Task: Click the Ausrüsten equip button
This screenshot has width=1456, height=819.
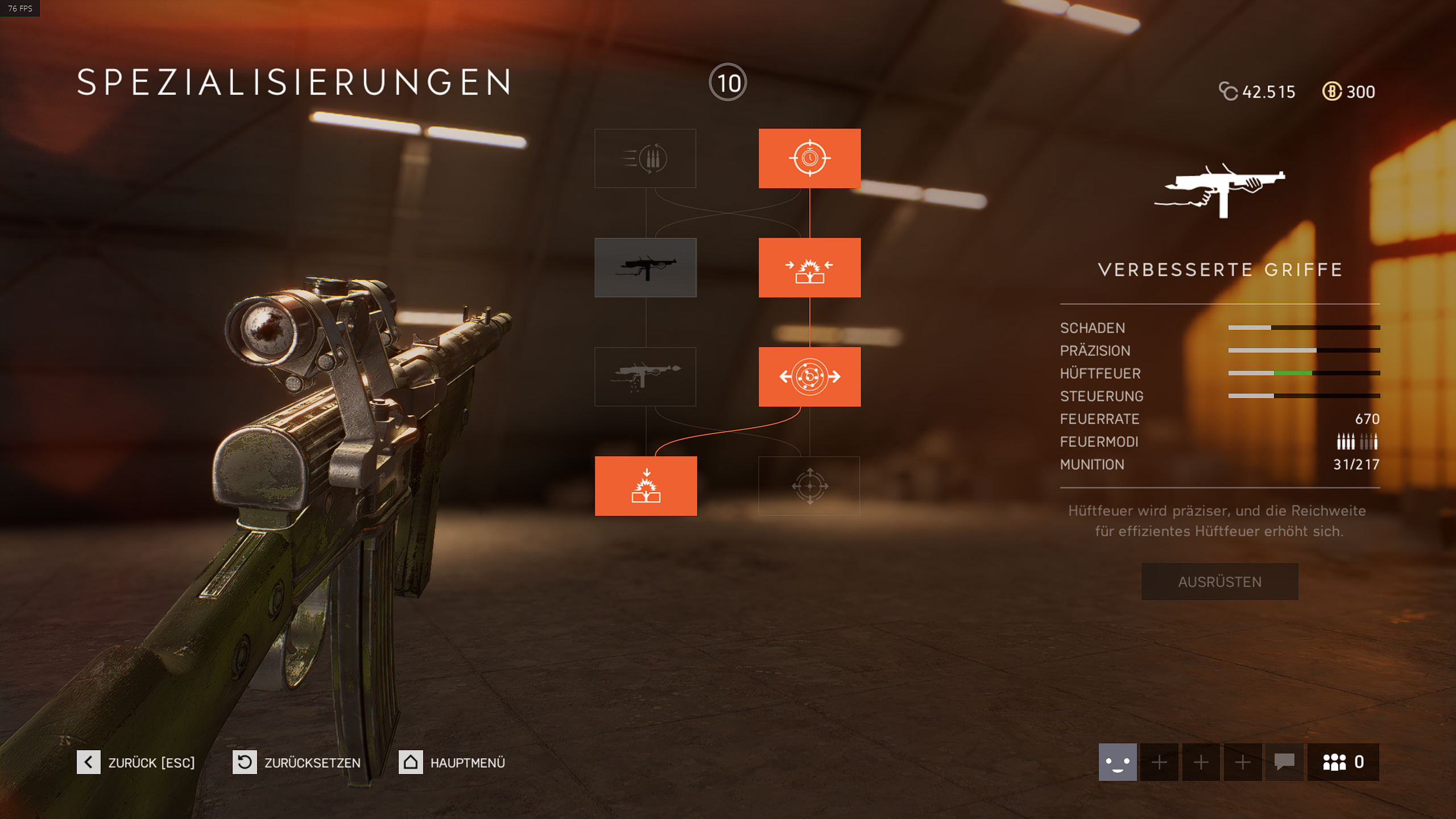Action: pos(1219,581)
